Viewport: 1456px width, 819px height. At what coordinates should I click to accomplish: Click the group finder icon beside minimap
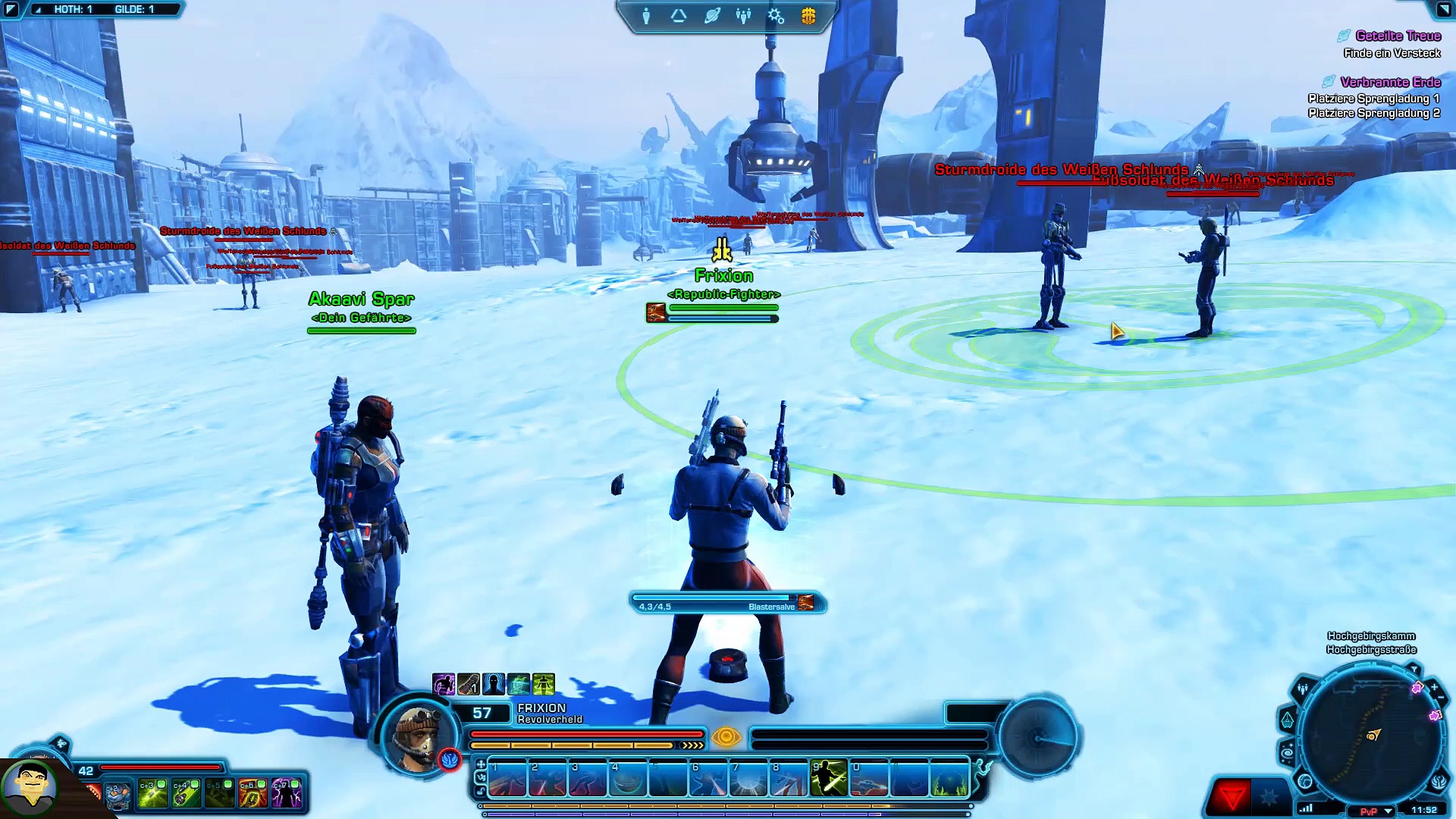[x=1303, y=689]
